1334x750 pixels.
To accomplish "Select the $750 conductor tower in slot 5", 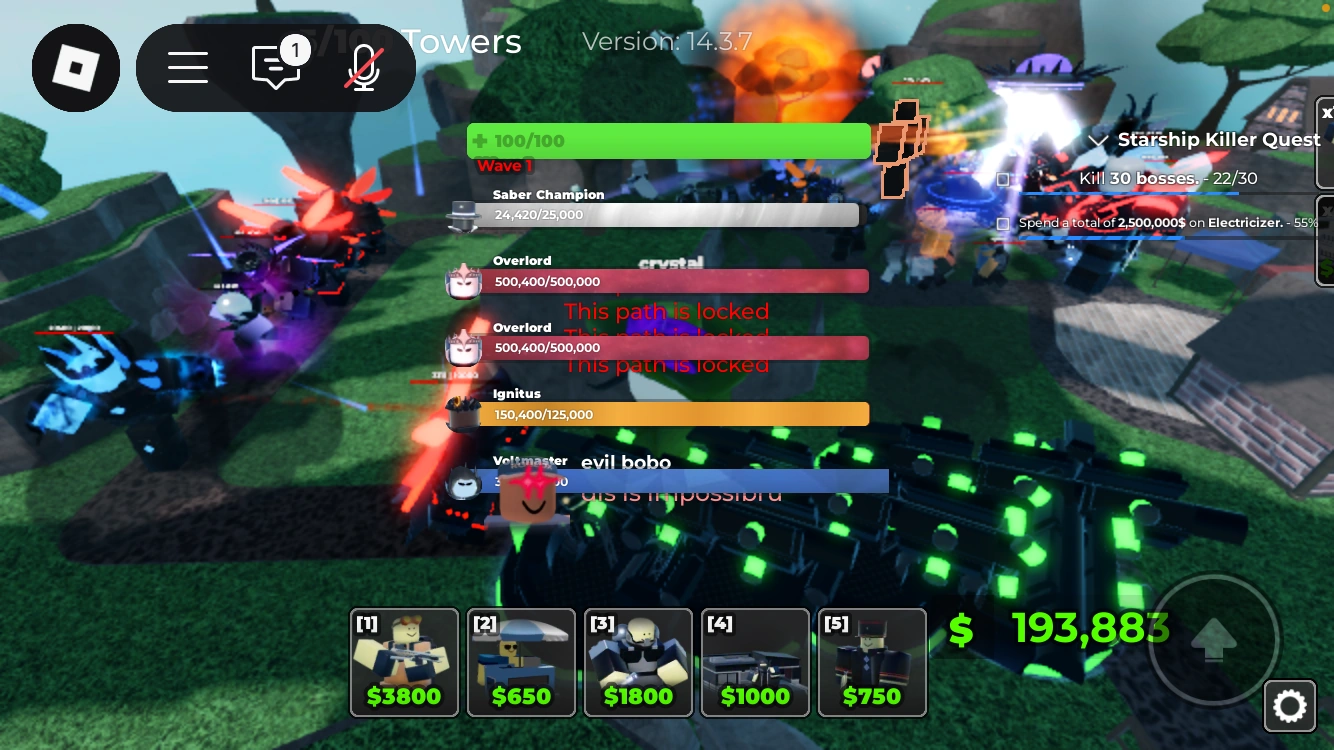I will (872, 662).
